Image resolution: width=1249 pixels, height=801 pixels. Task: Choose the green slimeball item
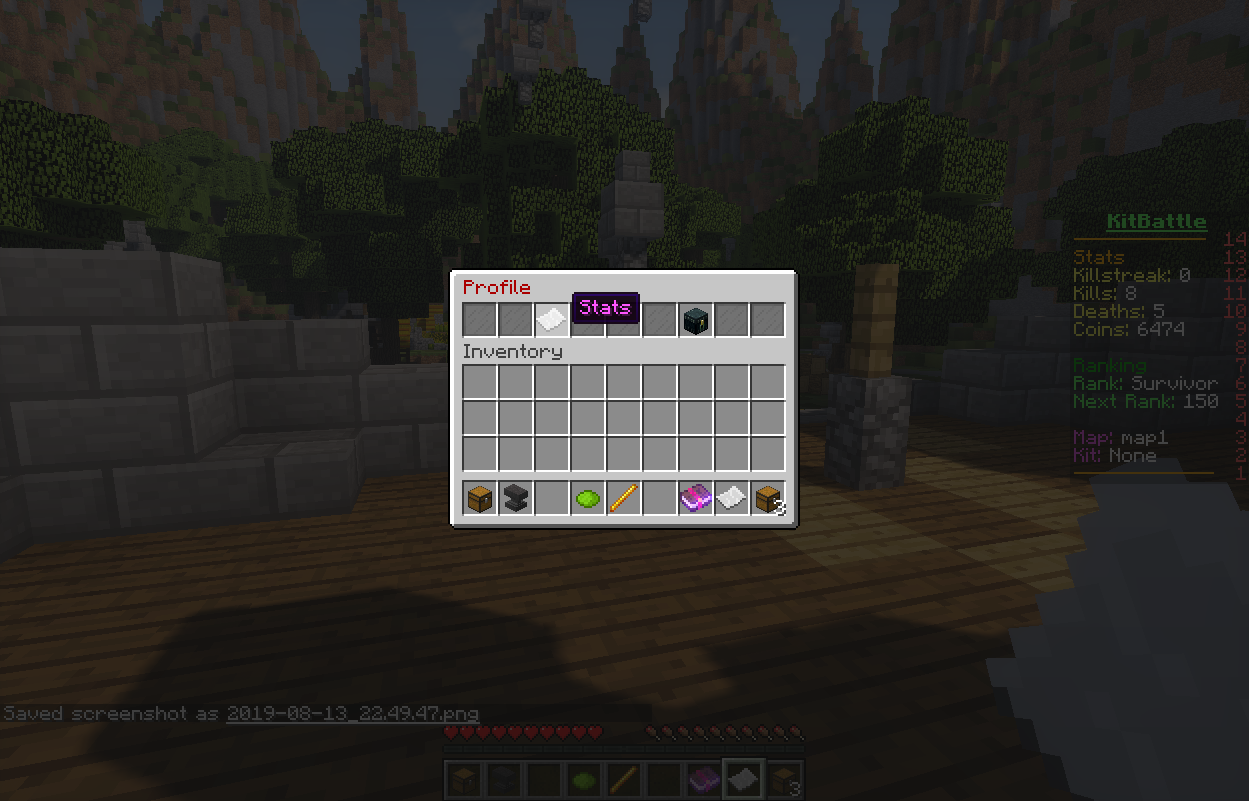[x=587, y=497]
